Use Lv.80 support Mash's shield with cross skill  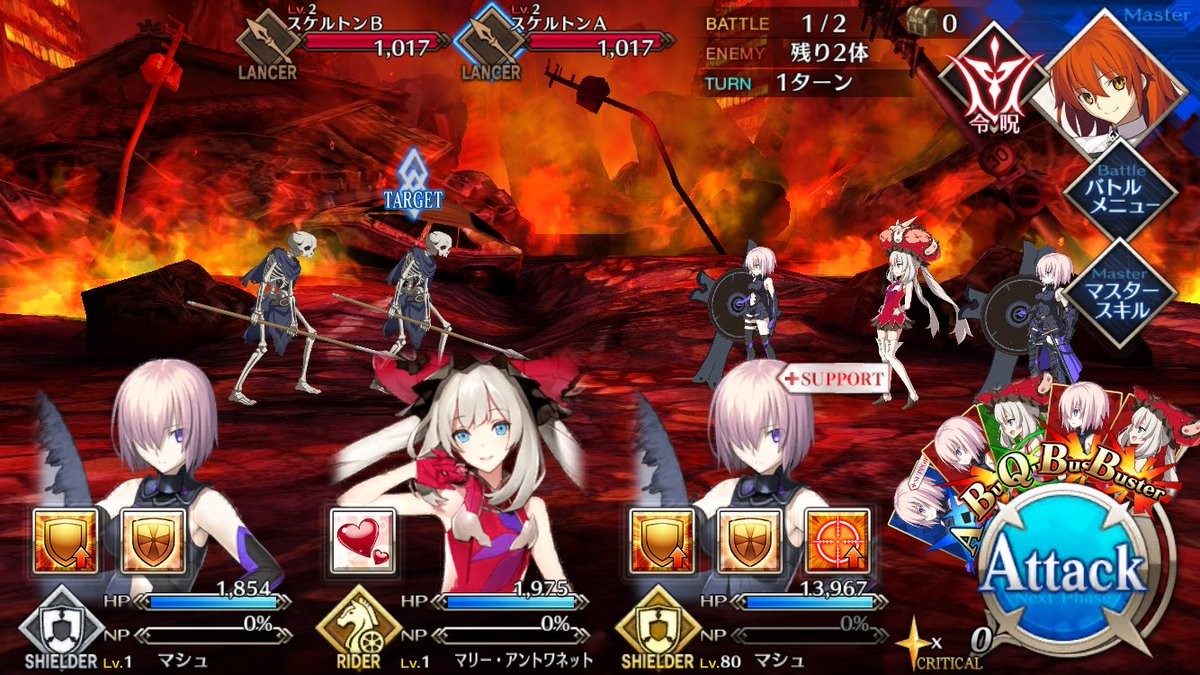point(749,540)
